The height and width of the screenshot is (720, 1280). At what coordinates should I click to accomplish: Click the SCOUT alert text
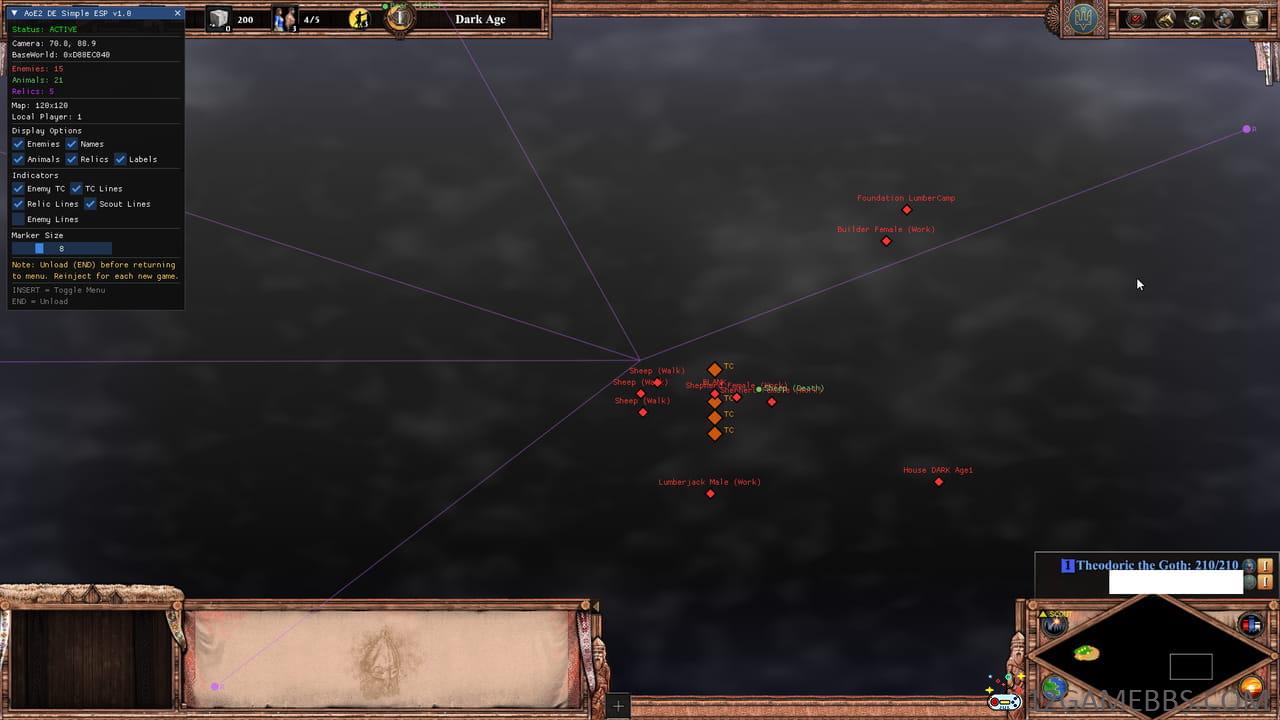1055,612
